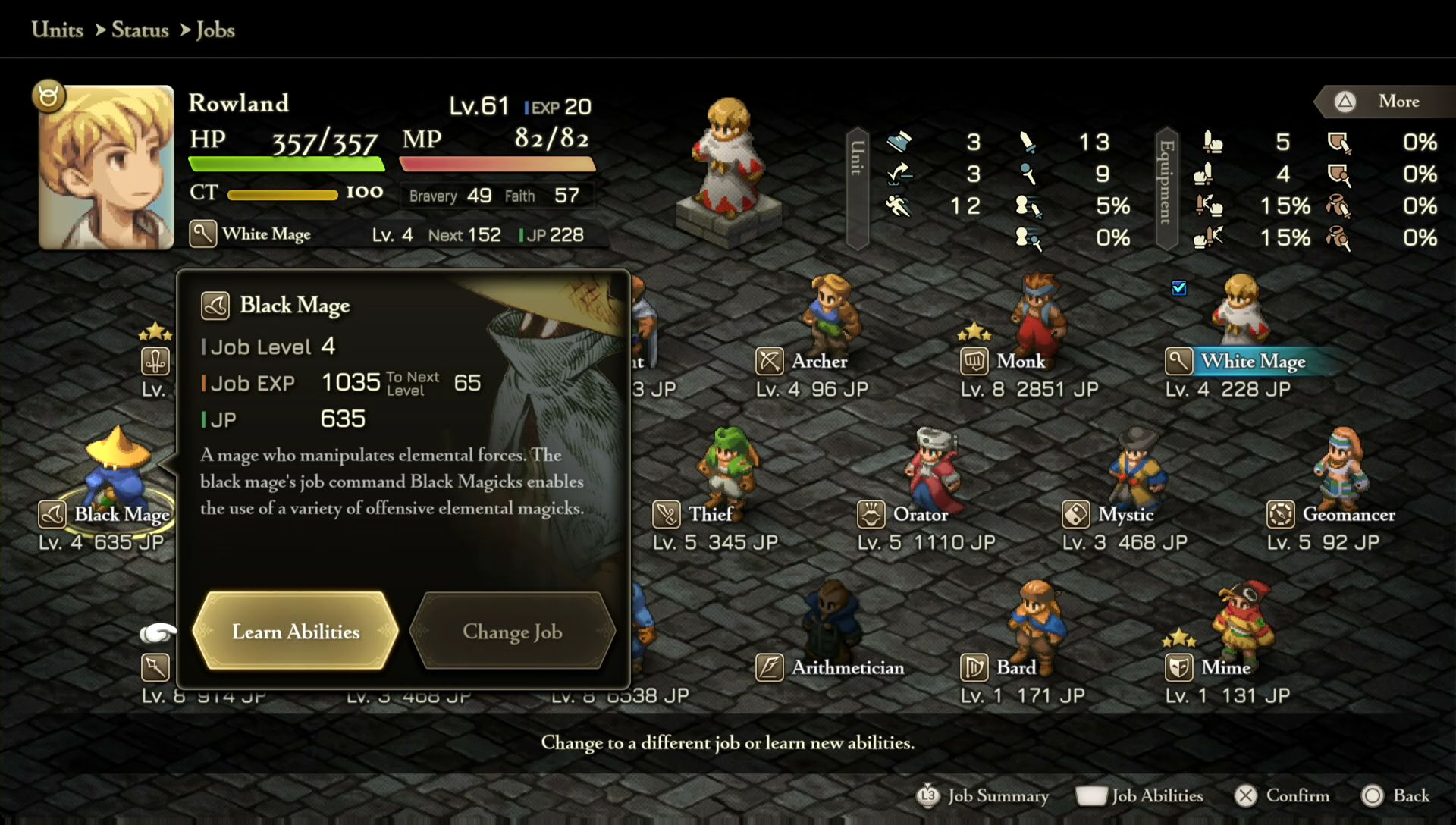
Task: Click the Change Job button
Action: click(x=513, y=632)
